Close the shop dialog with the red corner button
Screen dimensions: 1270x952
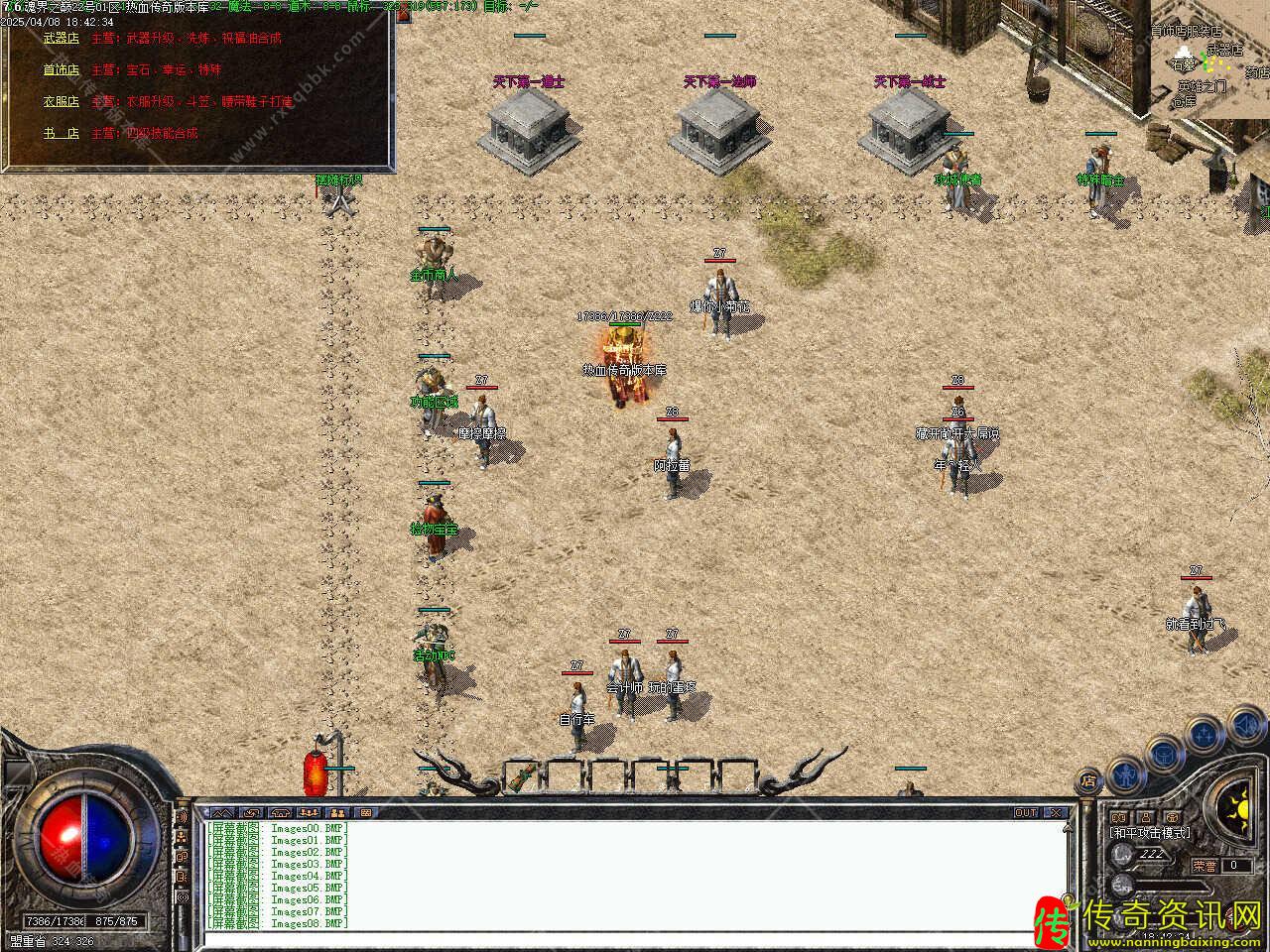404,14
